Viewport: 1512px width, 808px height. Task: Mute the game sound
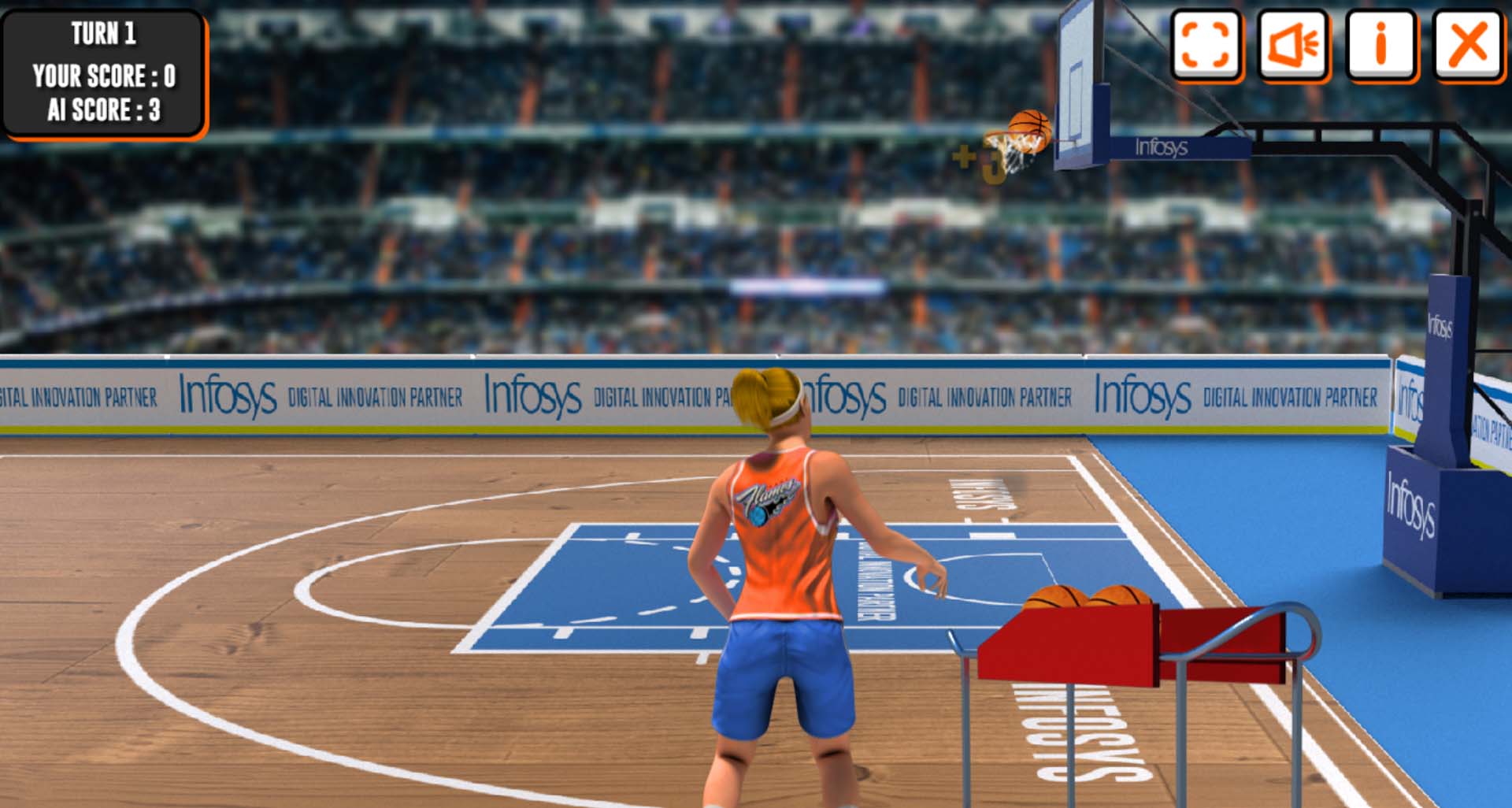(x=1293, y=44)
